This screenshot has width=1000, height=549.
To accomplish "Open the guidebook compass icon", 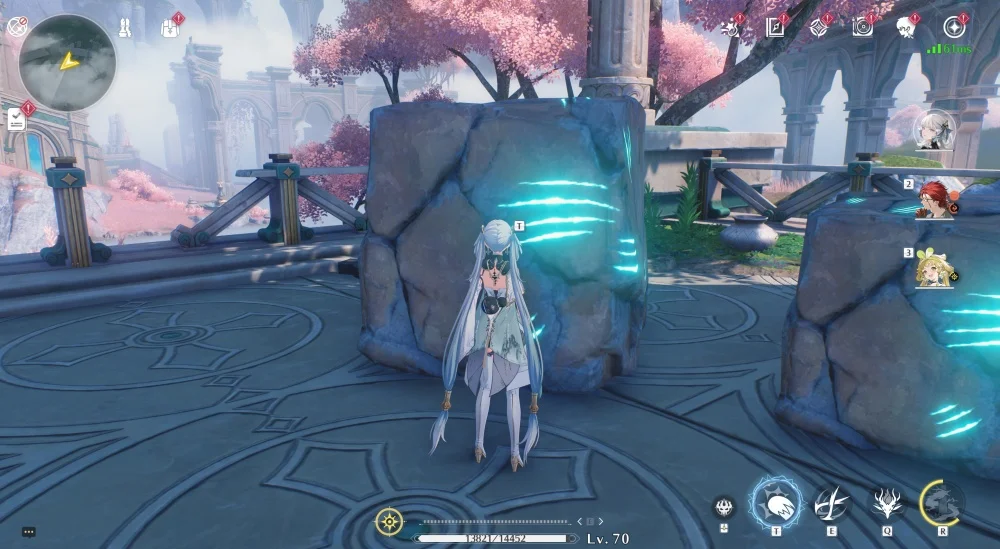I will coord(774,28).
